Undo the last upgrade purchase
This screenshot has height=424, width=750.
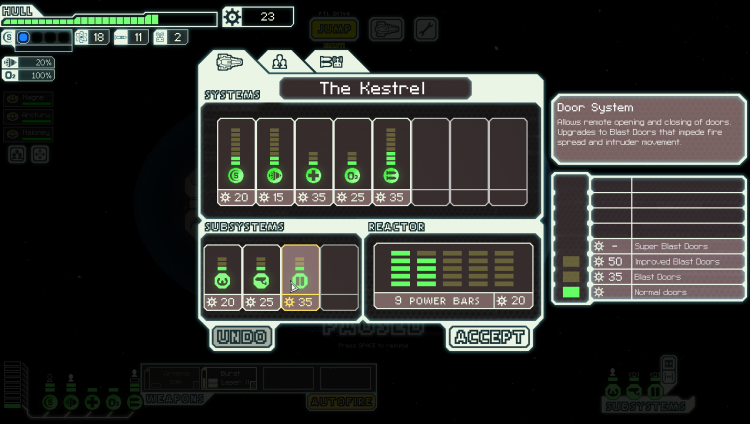coord(241,337)
